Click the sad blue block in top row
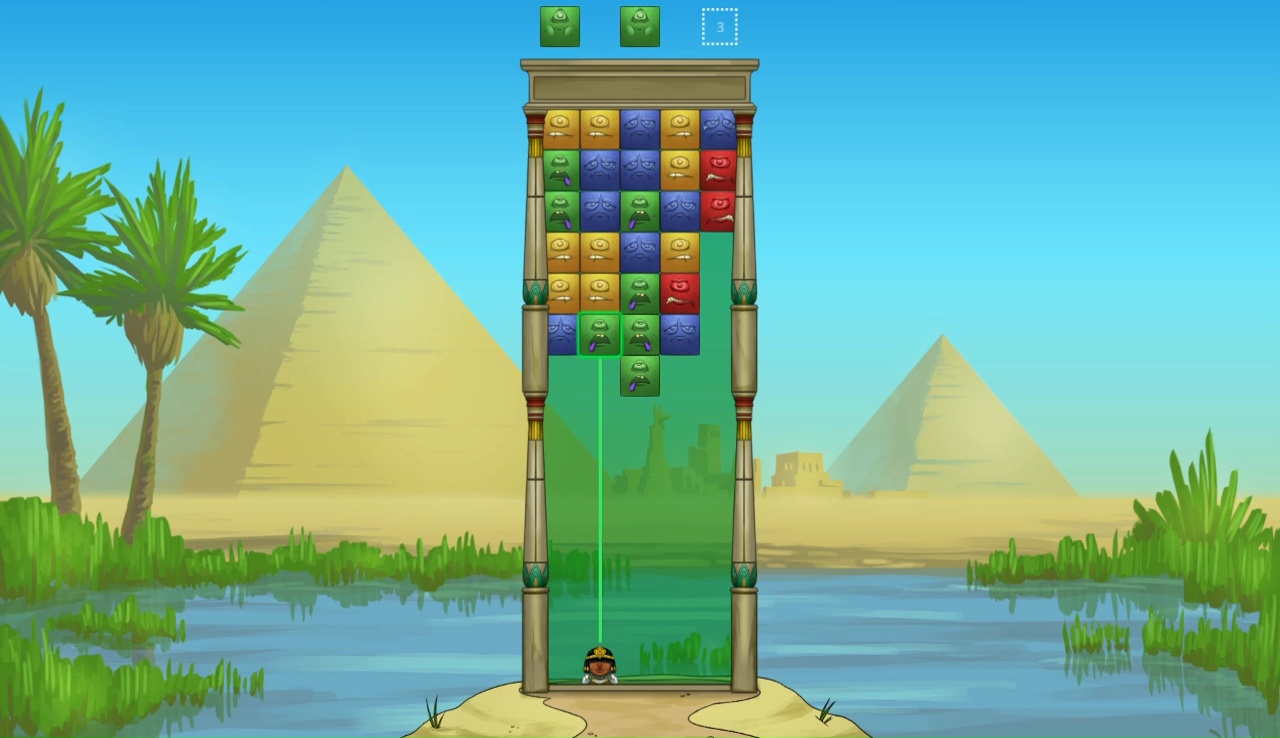Image resolution: width=1280 pixels, height=738 pixels. pos(640,125)
